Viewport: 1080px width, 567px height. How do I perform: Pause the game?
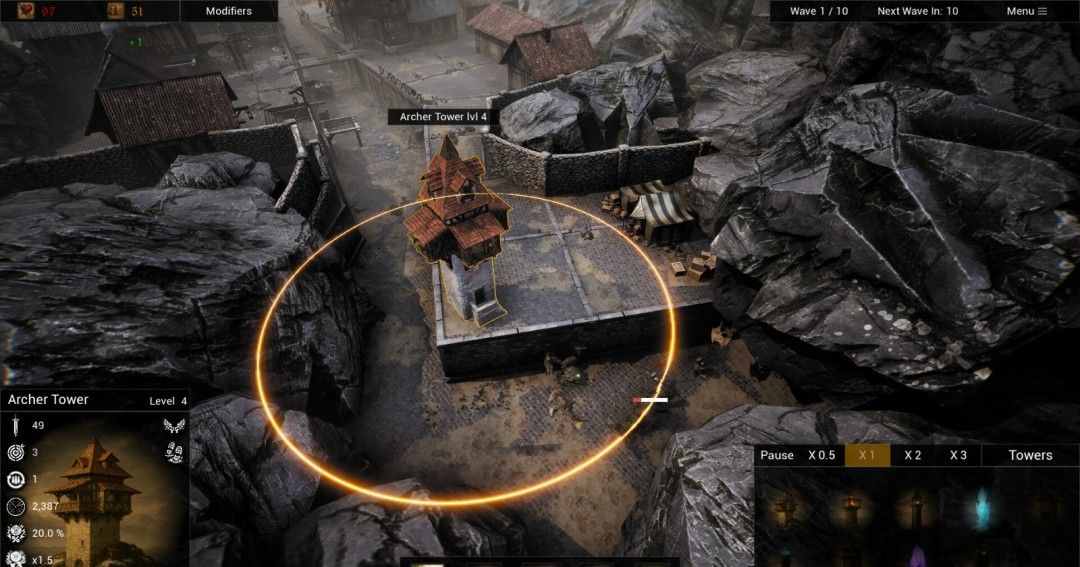776,455
